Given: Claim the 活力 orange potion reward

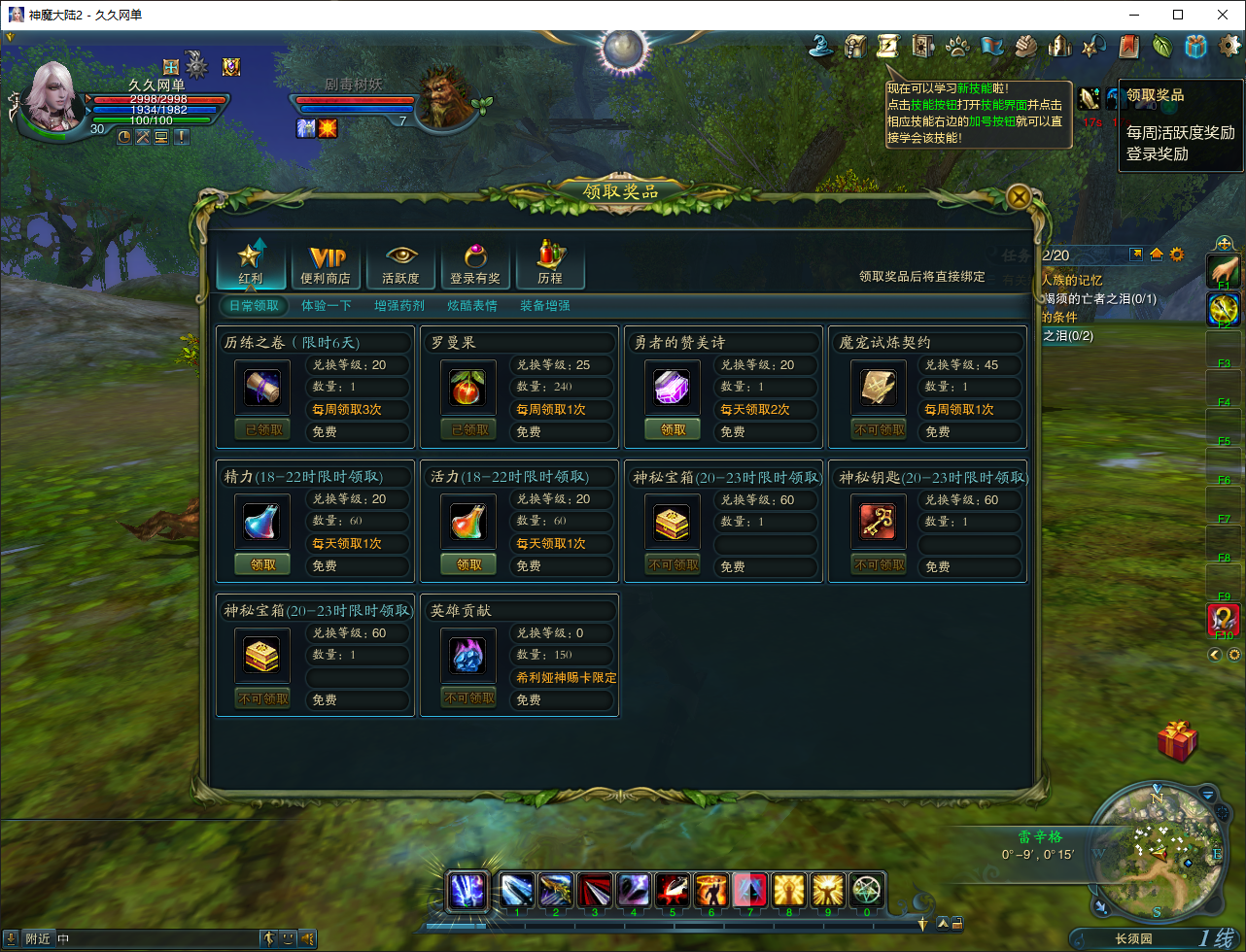Looking at the screenshot, I should 468,564.
